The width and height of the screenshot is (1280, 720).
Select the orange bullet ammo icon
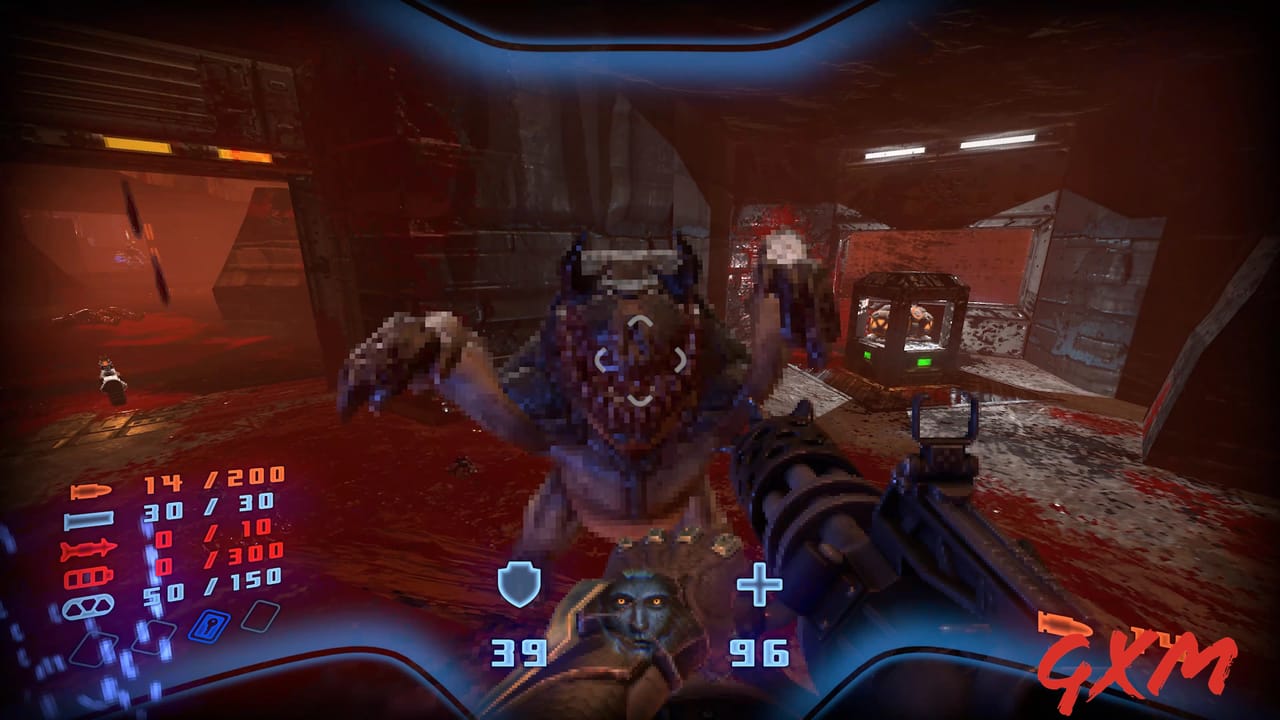pyautogui.click(x=90, y=492)
